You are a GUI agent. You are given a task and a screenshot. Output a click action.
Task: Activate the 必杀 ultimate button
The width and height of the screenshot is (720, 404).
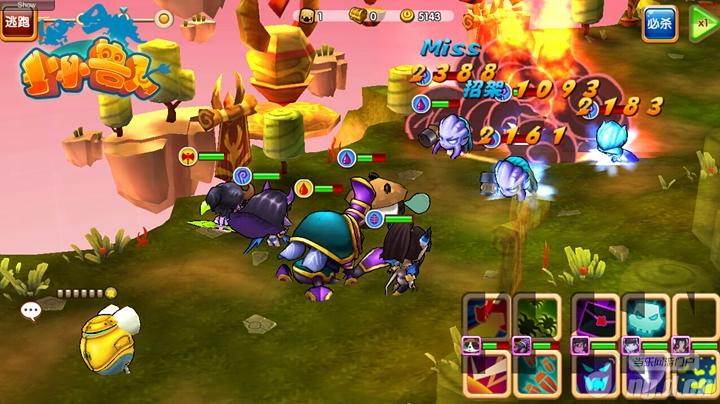[x=659, y=23]
